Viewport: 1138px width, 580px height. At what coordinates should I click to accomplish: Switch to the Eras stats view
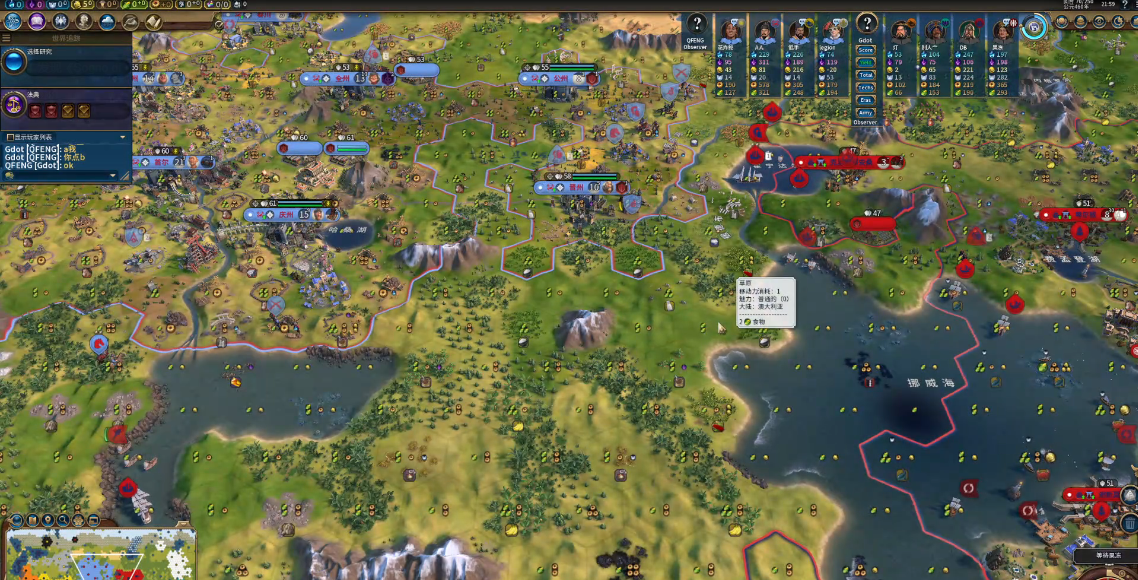pyautogui.click(x=866, y=100)
